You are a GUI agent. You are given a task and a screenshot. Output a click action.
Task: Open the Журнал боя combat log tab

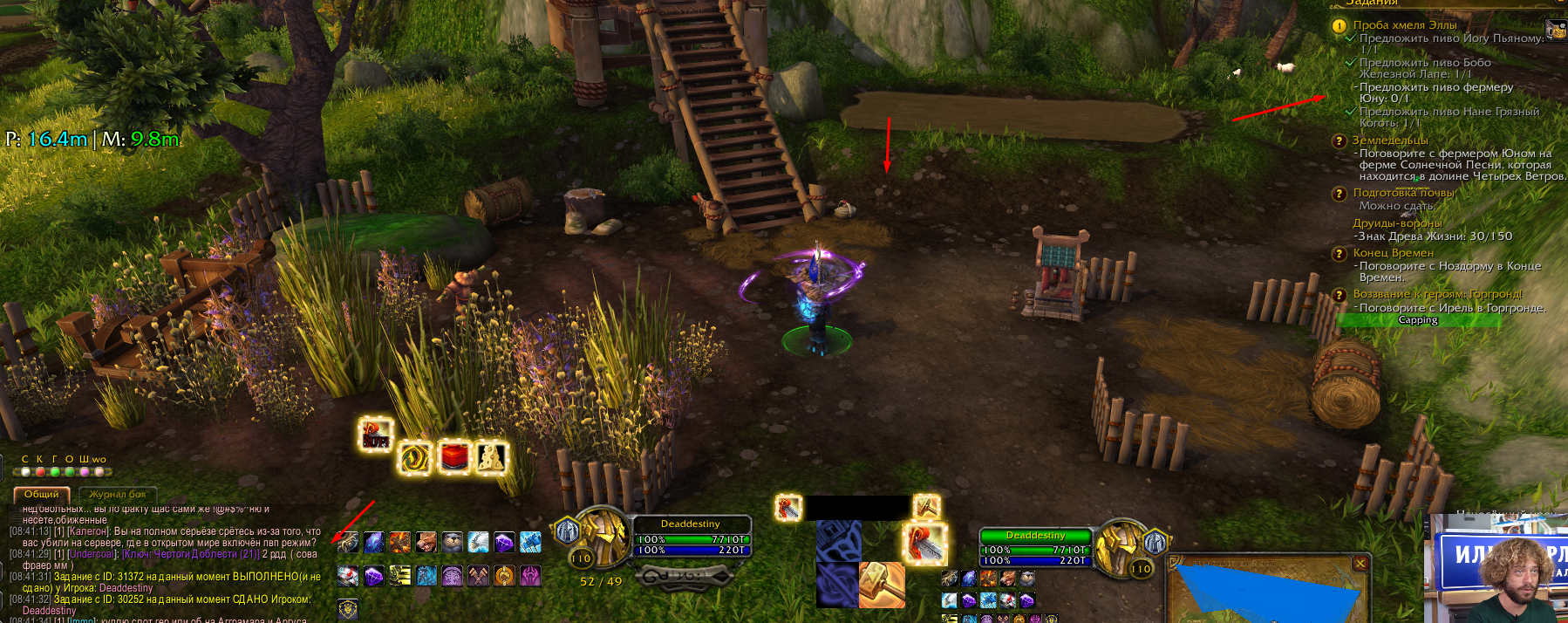click(118, 494)
